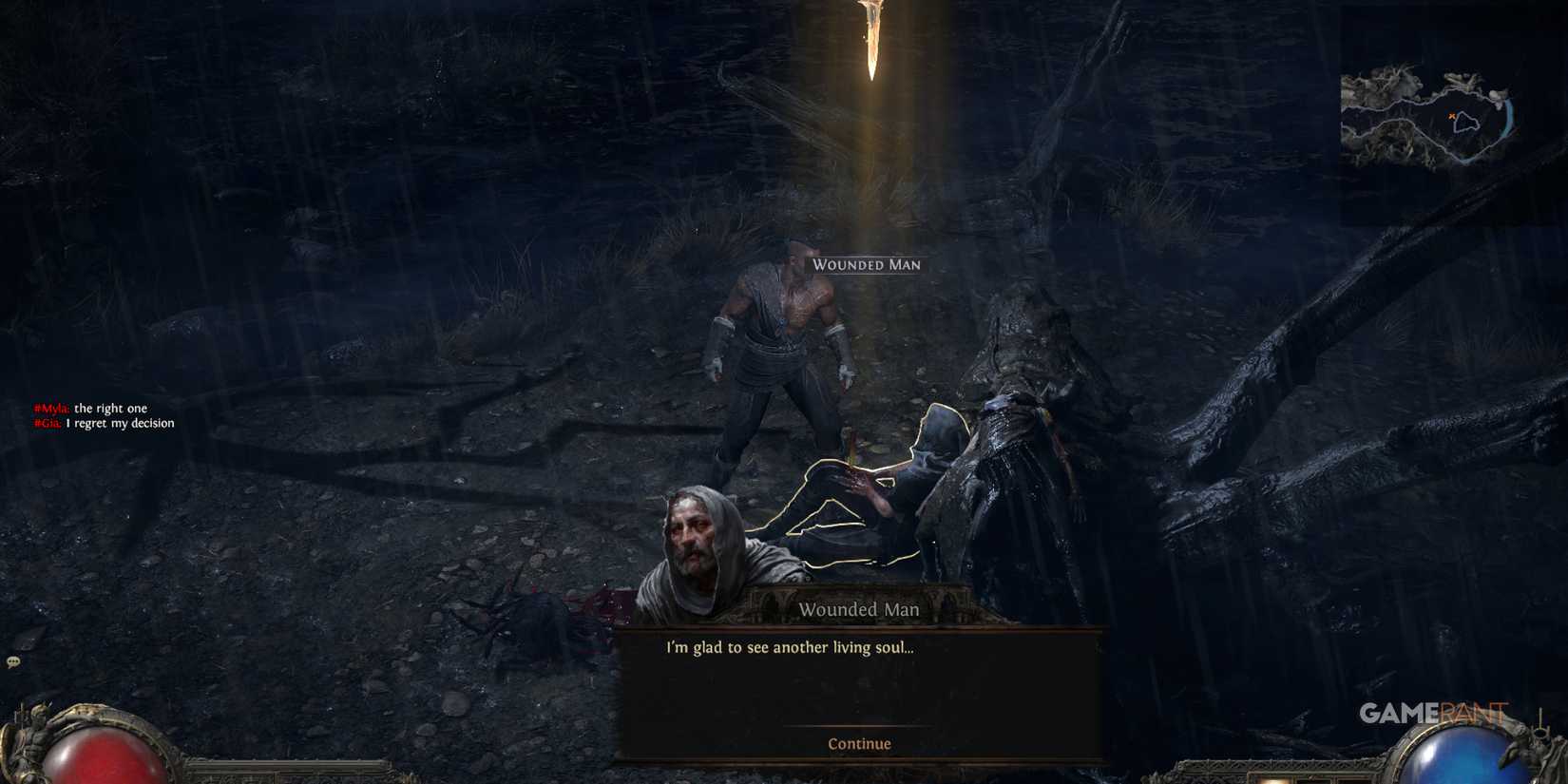The image size is (1568, 784).
Task: Click the Wounded Man nameplate above the NPC
Action: 866,265
